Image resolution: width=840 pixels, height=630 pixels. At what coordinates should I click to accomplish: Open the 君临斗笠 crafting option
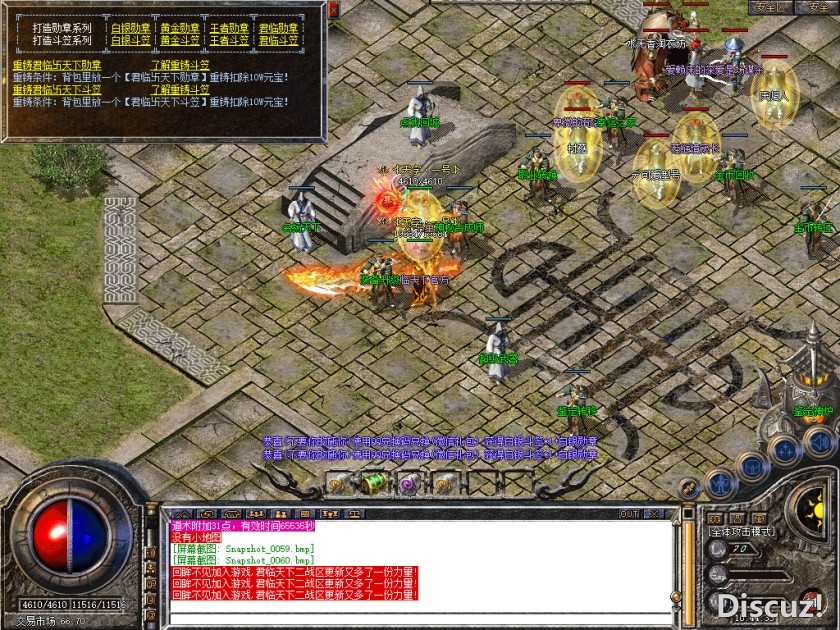[x=278, y=41]
